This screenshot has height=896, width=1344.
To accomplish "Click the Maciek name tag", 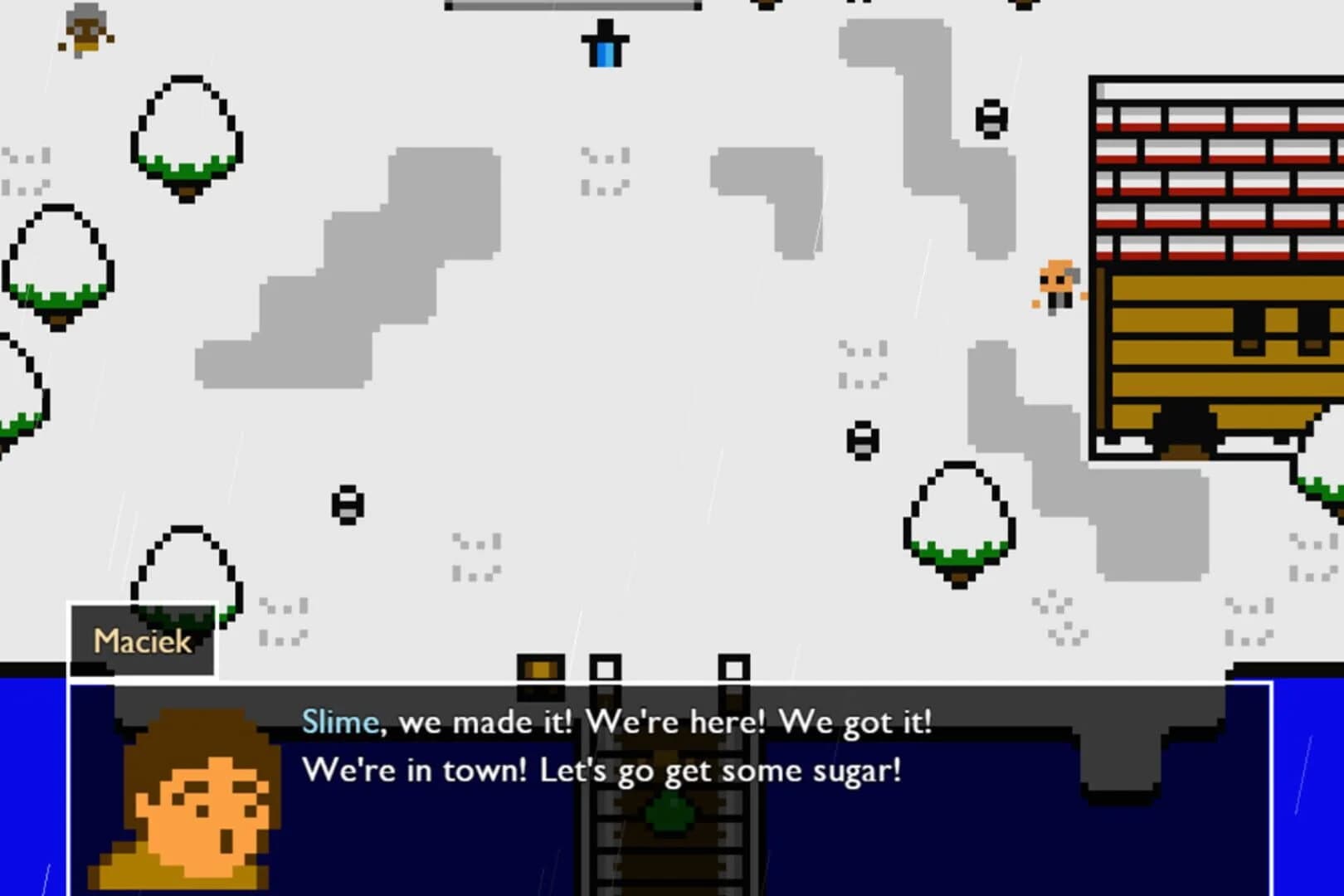I will tap(141, 640).
